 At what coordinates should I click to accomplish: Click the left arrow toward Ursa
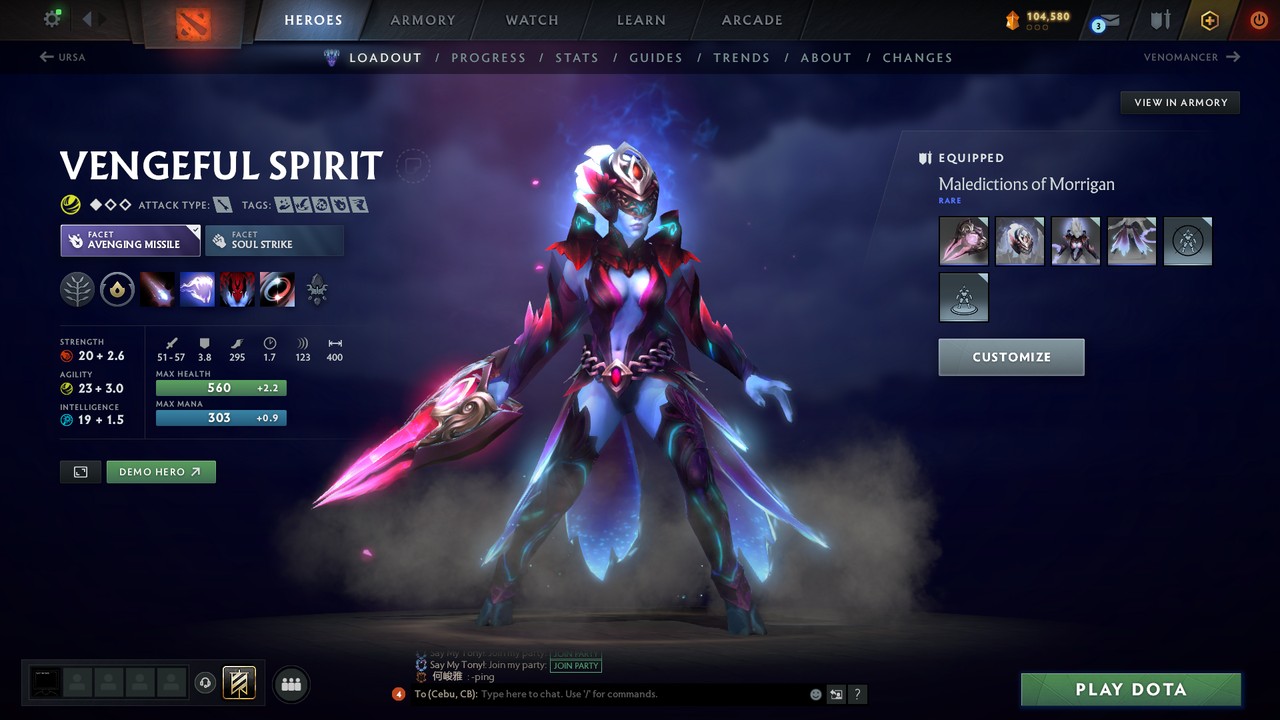48,57
